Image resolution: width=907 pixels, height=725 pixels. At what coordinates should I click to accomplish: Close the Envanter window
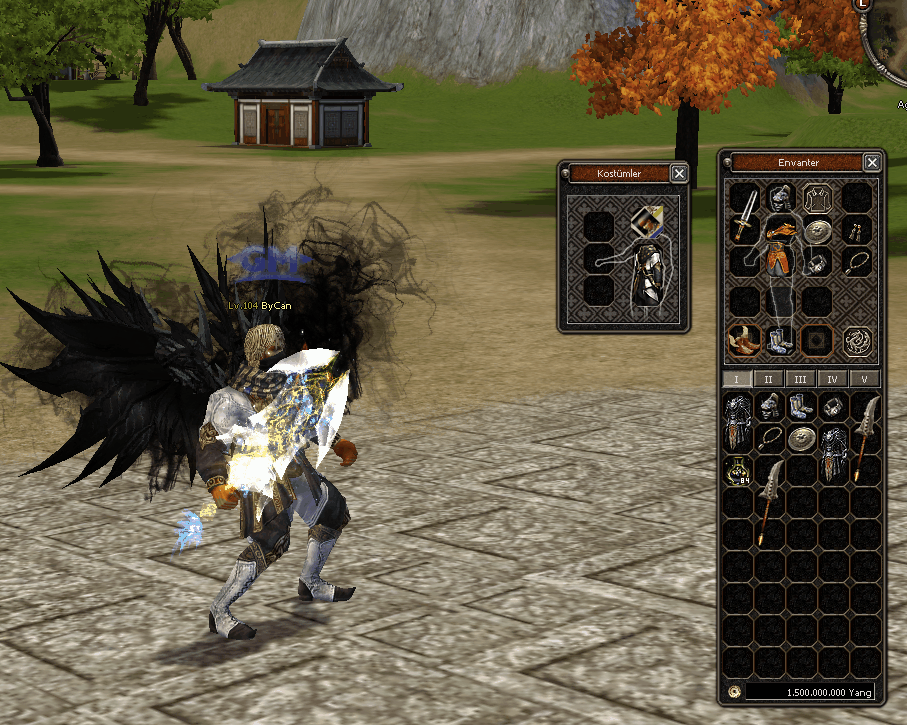pyautogui.click(x=872, y=163)
